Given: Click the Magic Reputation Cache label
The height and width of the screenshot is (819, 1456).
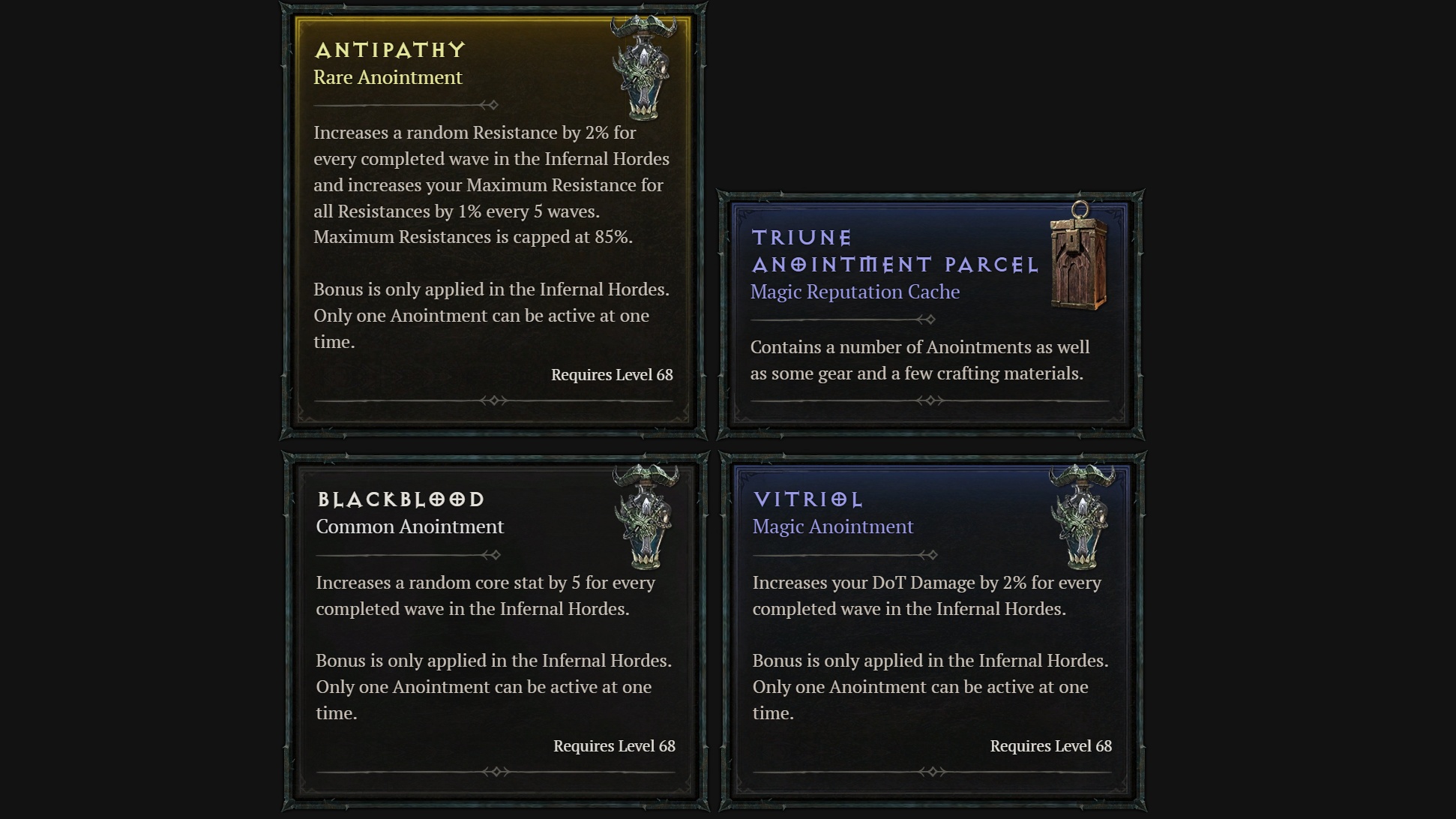Looking at the screenshot, I should [x=855, y=292].
